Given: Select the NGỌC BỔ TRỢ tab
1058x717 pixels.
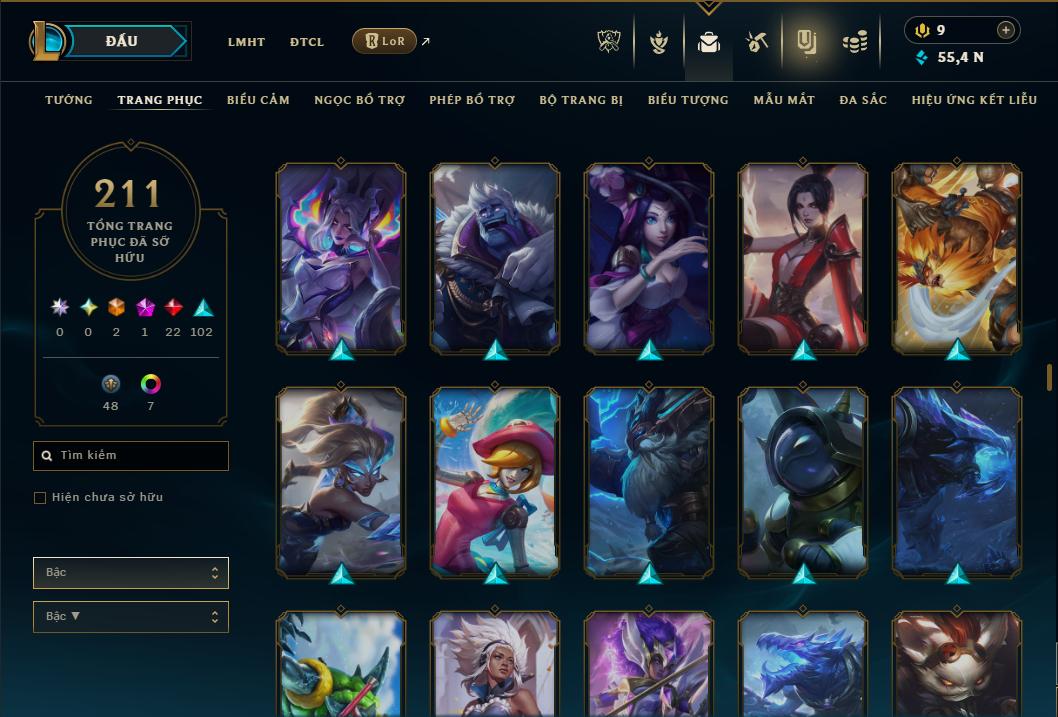Looking at the screenshot, I should [359, 100].
